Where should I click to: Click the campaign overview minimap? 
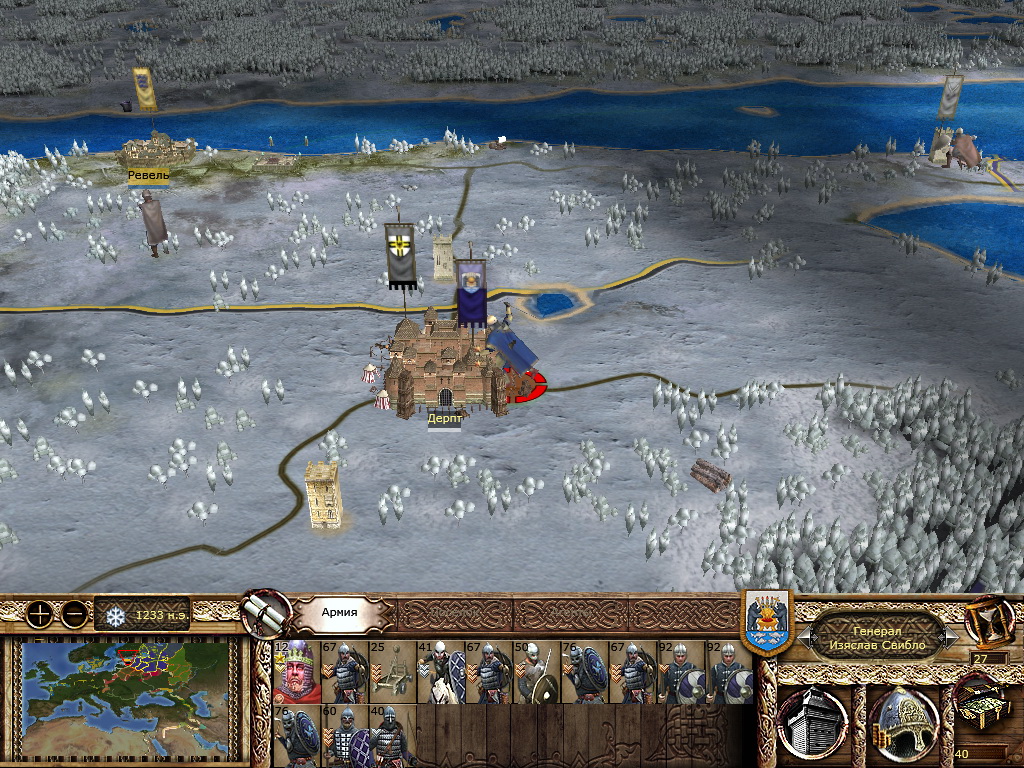[125, 697]
